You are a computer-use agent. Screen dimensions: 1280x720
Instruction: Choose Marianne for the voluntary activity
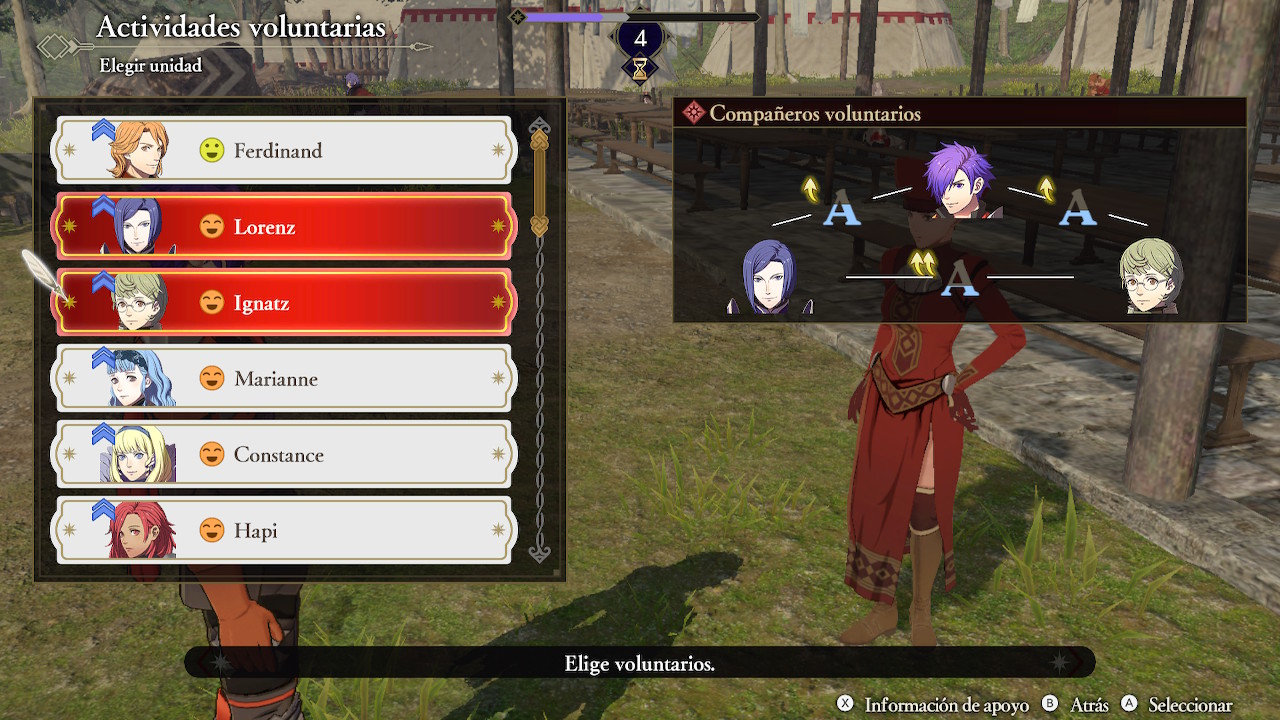point(284,379)
